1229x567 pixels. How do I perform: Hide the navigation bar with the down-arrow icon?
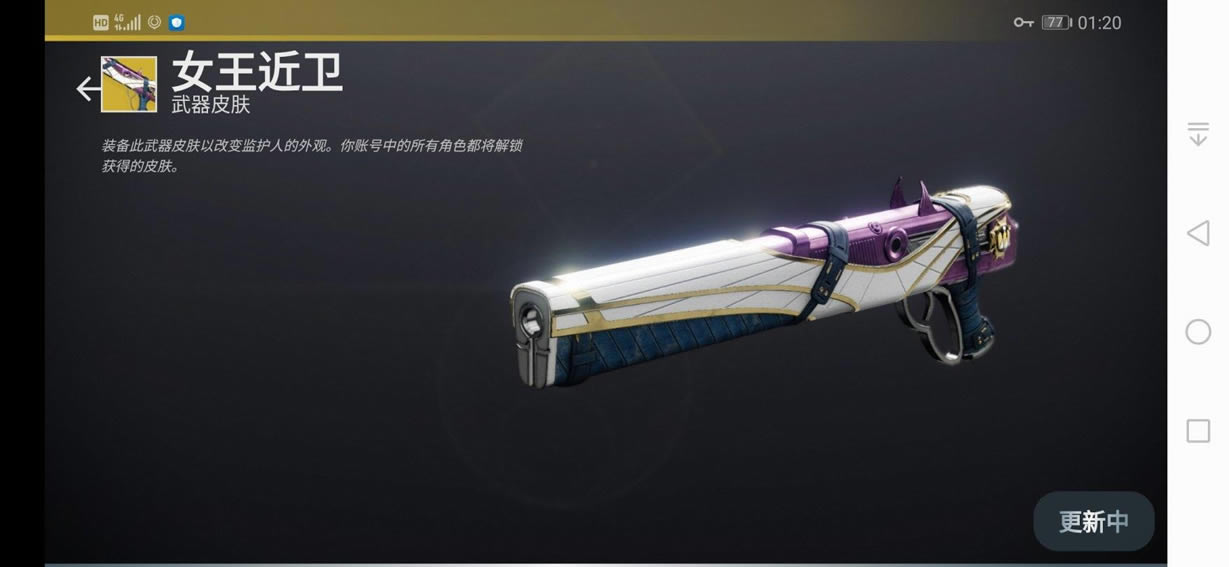click(1197, 134)
